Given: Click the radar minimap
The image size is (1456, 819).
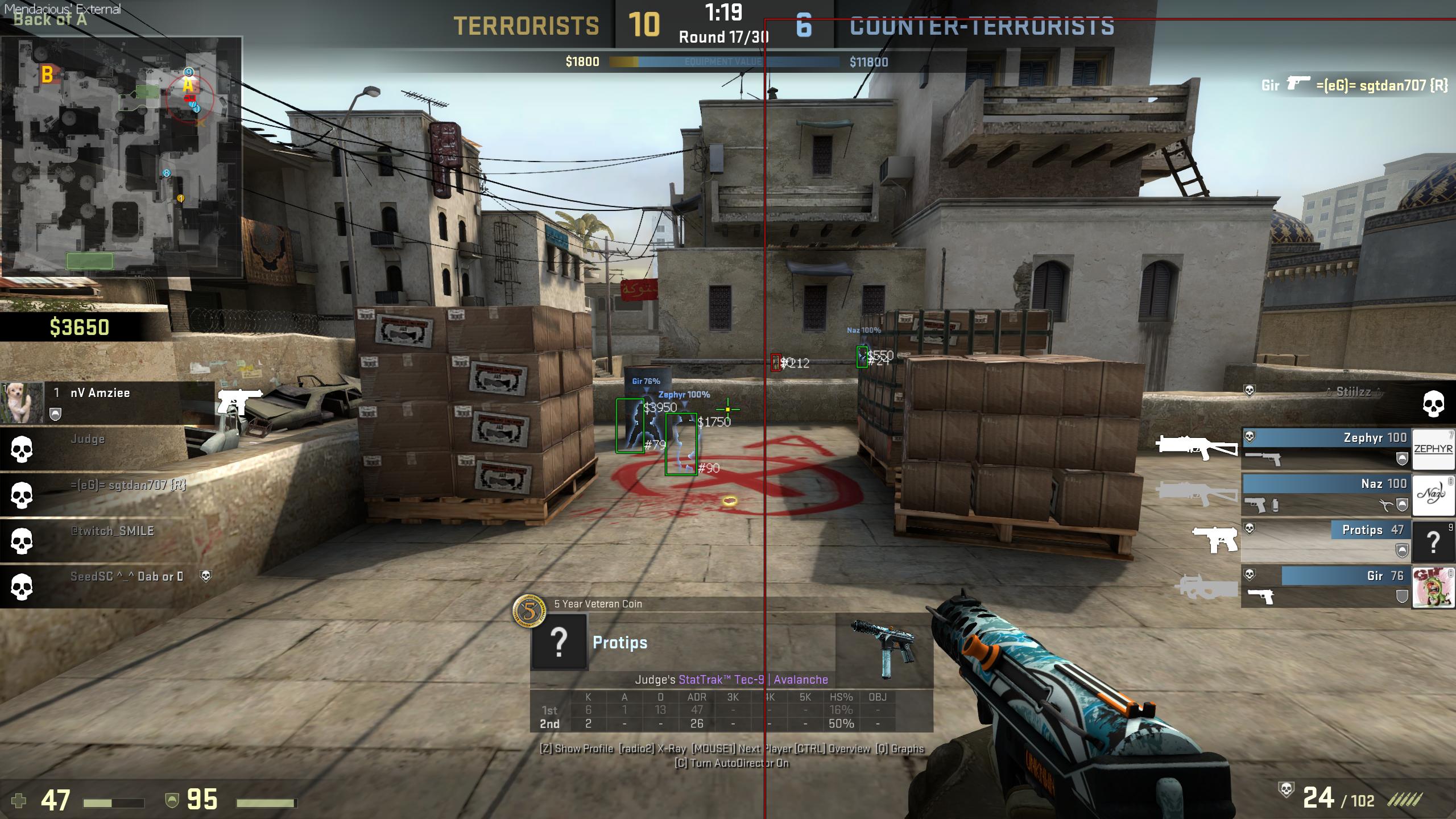Looking at the screenshot, I should [121, 156].
